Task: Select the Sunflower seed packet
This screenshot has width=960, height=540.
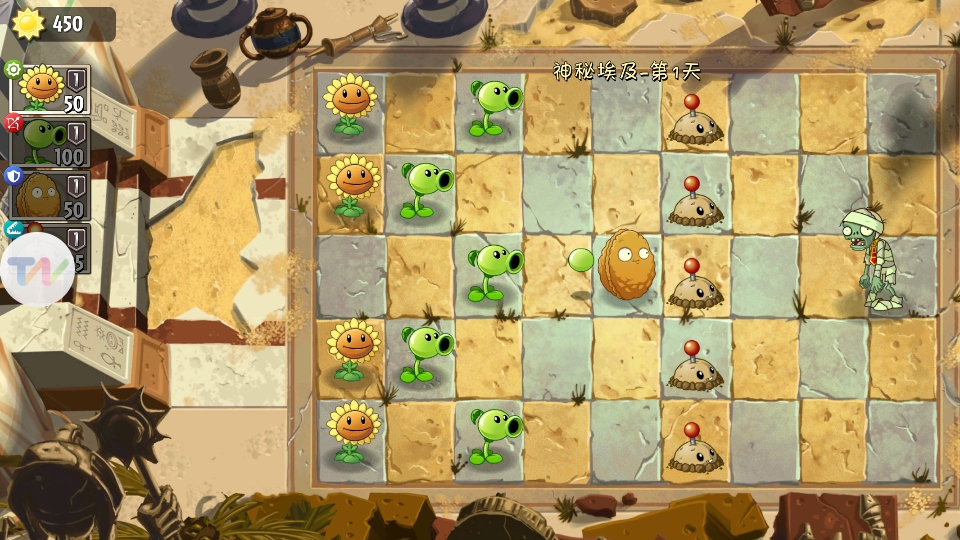Action: pyautogui.click(x=50, y=90)
